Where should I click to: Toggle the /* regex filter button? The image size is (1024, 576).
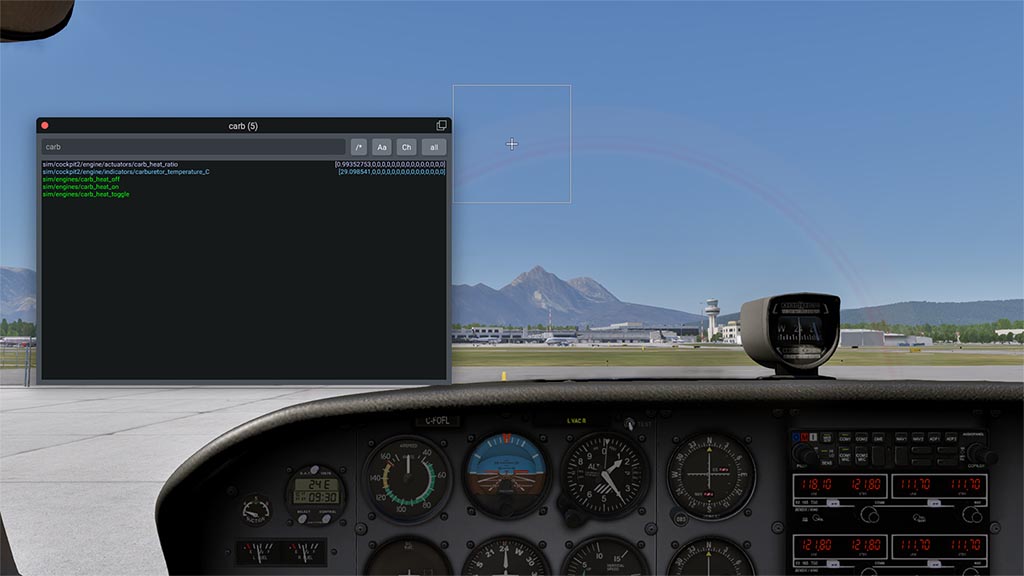pyautogui.click(x=359, y=147)
